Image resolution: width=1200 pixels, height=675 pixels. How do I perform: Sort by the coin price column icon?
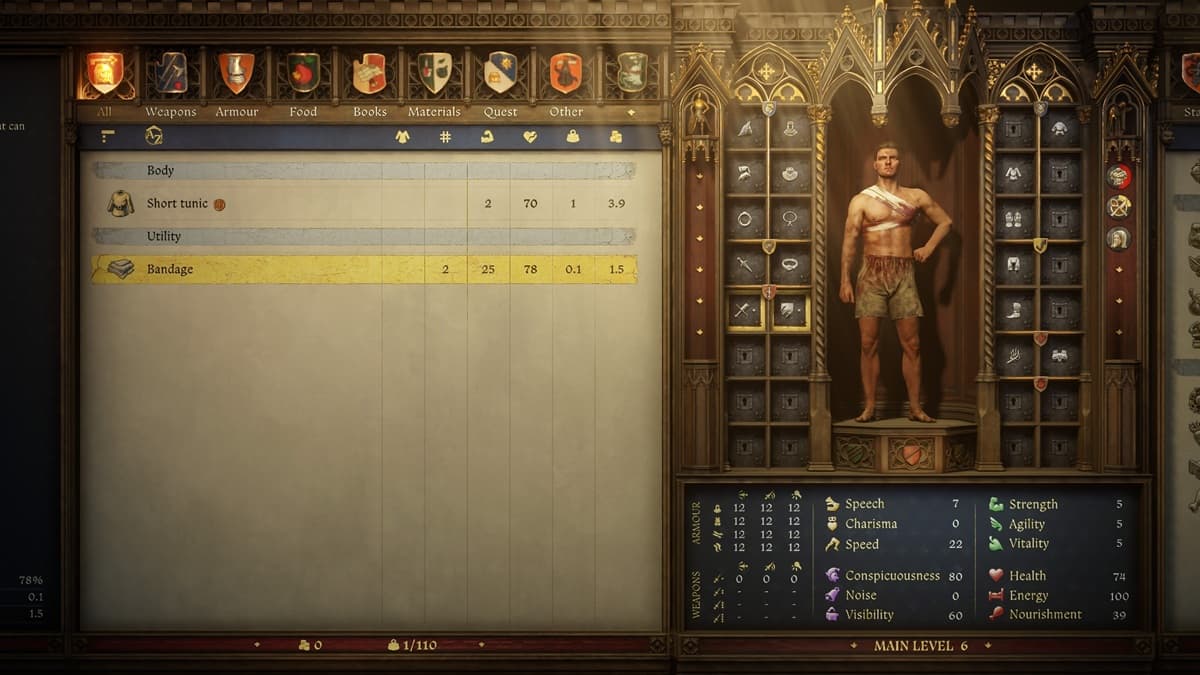click(616, 137)
